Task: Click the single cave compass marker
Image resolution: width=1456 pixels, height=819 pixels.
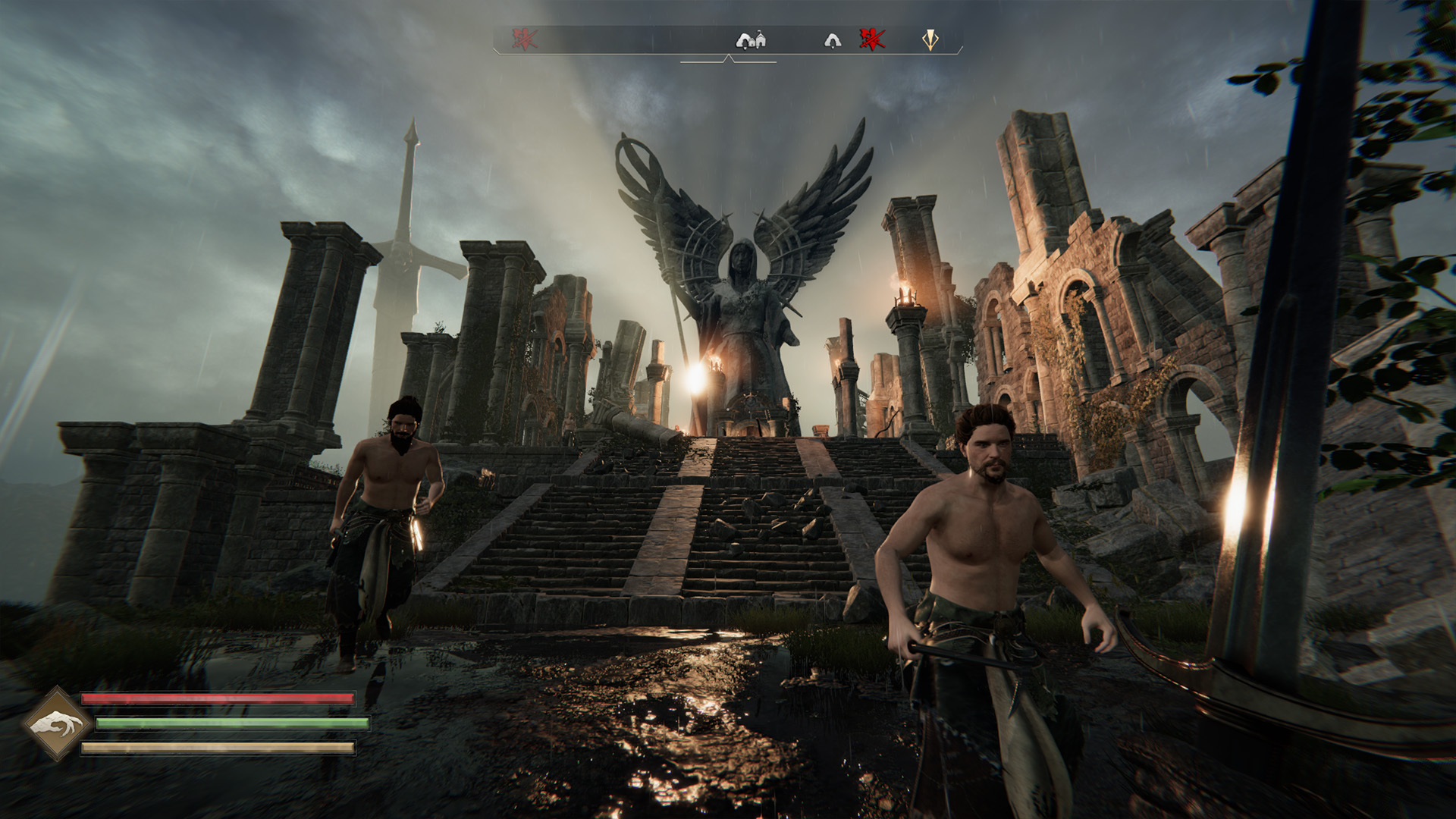Action: [x=832, y=40]
